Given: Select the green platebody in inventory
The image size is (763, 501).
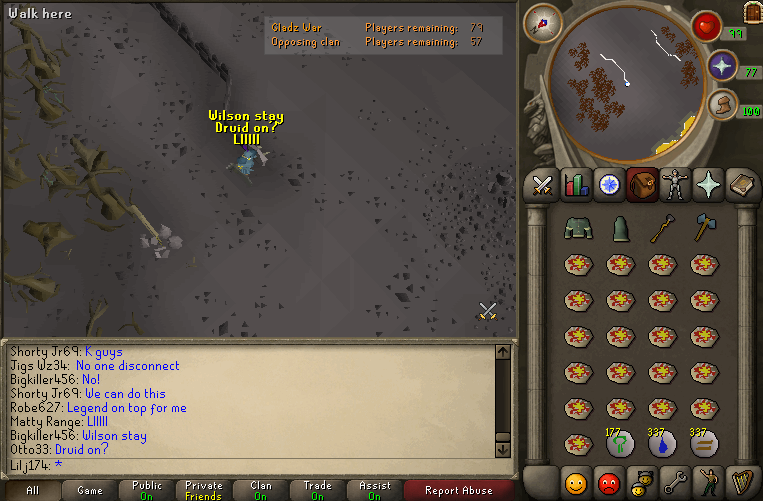Looking at the screenshot, I should tap(578, 230).
